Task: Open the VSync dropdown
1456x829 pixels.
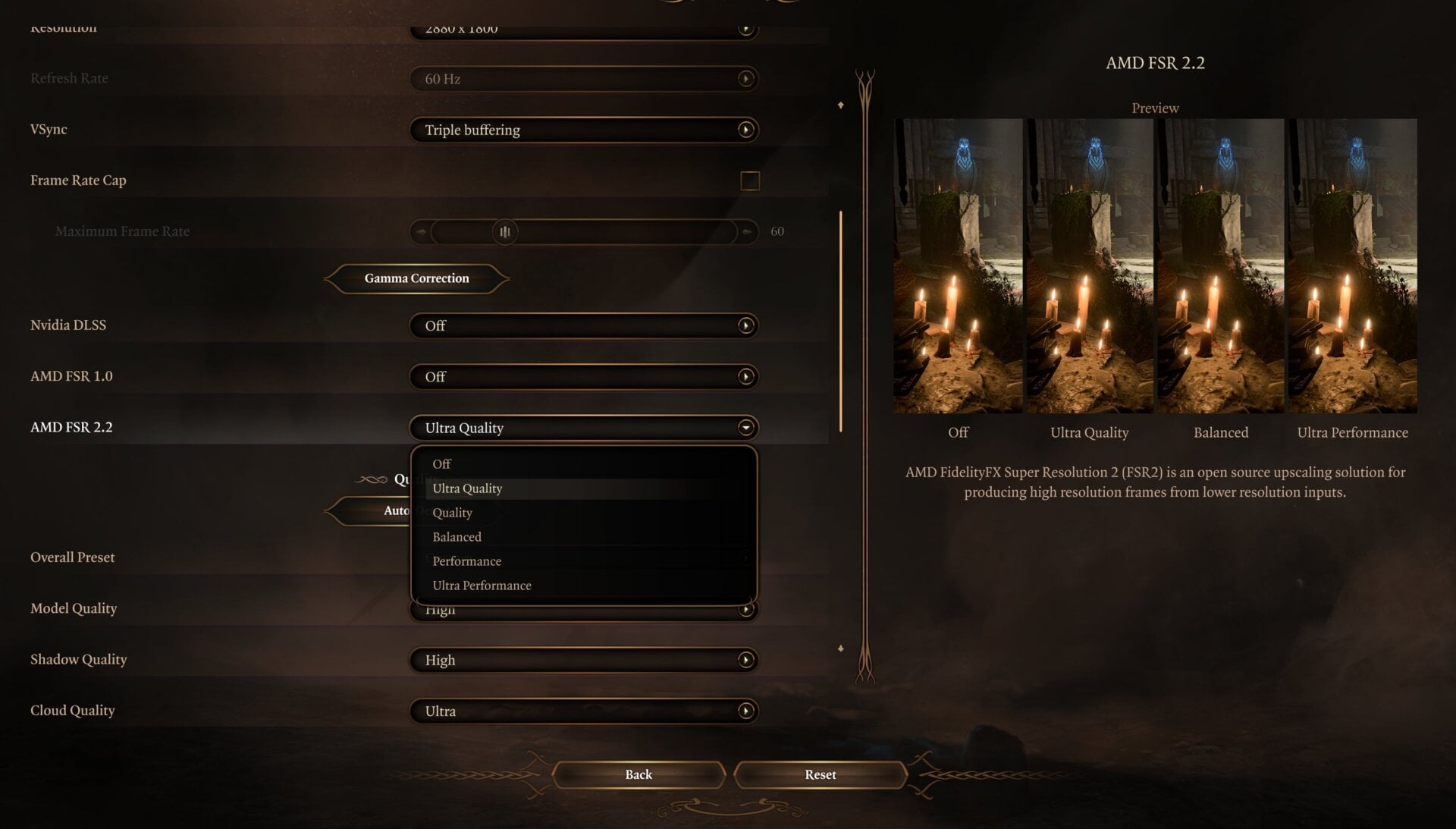Action: [583, 130]
